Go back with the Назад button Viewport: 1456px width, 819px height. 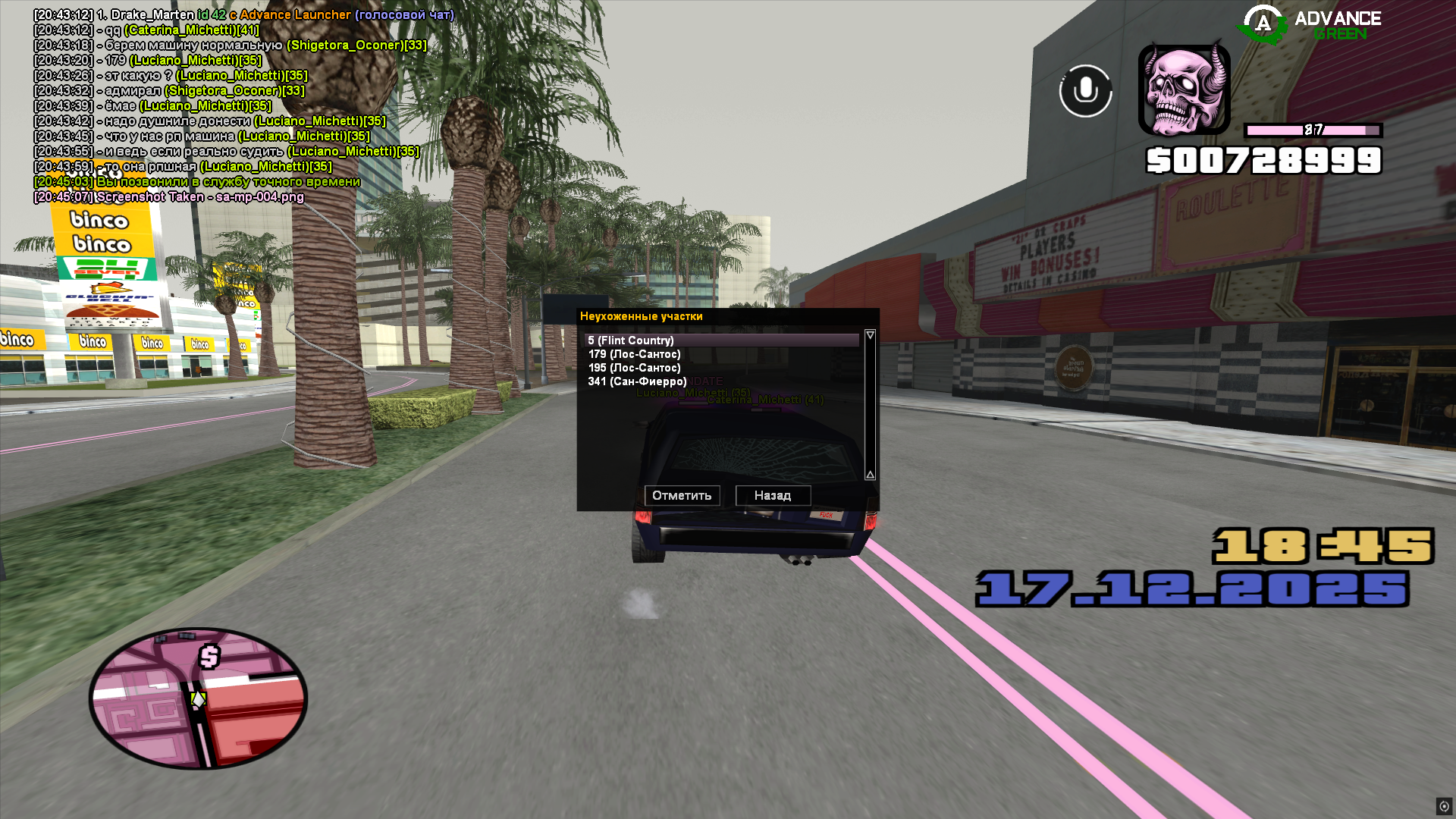click(x=773, y=495)
